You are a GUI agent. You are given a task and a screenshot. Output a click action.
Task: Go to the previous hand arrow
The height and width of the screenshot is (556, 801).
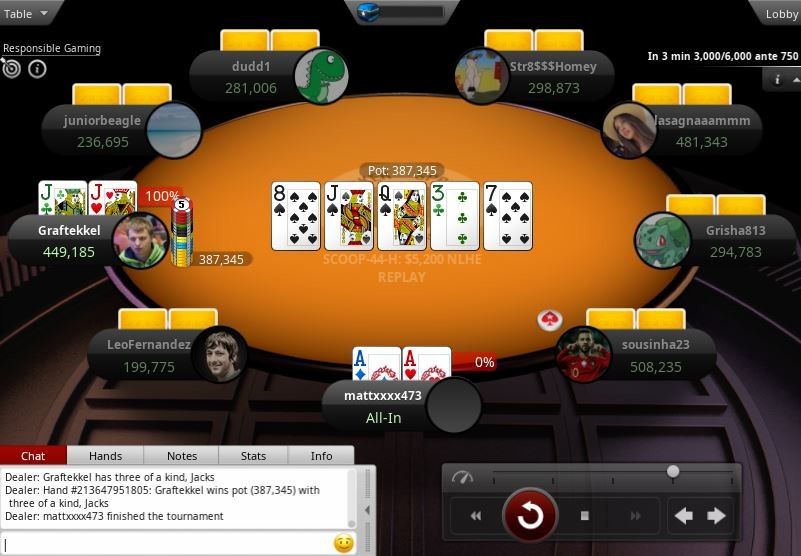684,516
